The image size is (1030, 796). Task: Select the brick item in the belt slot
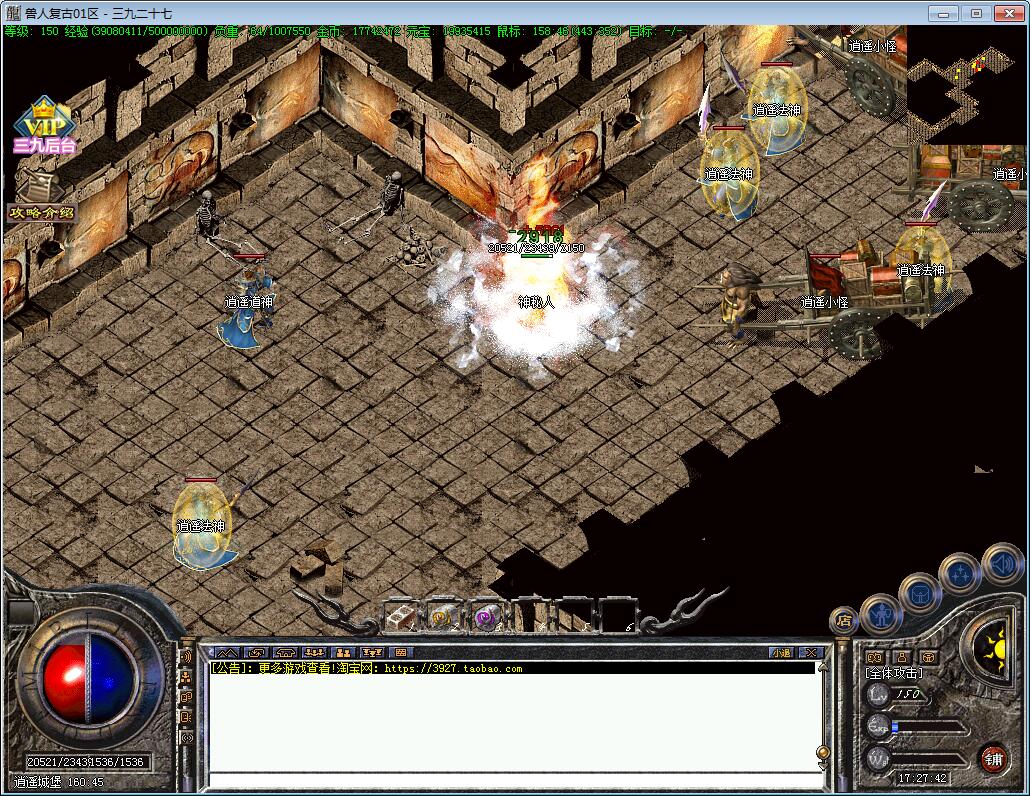[400, 616]
